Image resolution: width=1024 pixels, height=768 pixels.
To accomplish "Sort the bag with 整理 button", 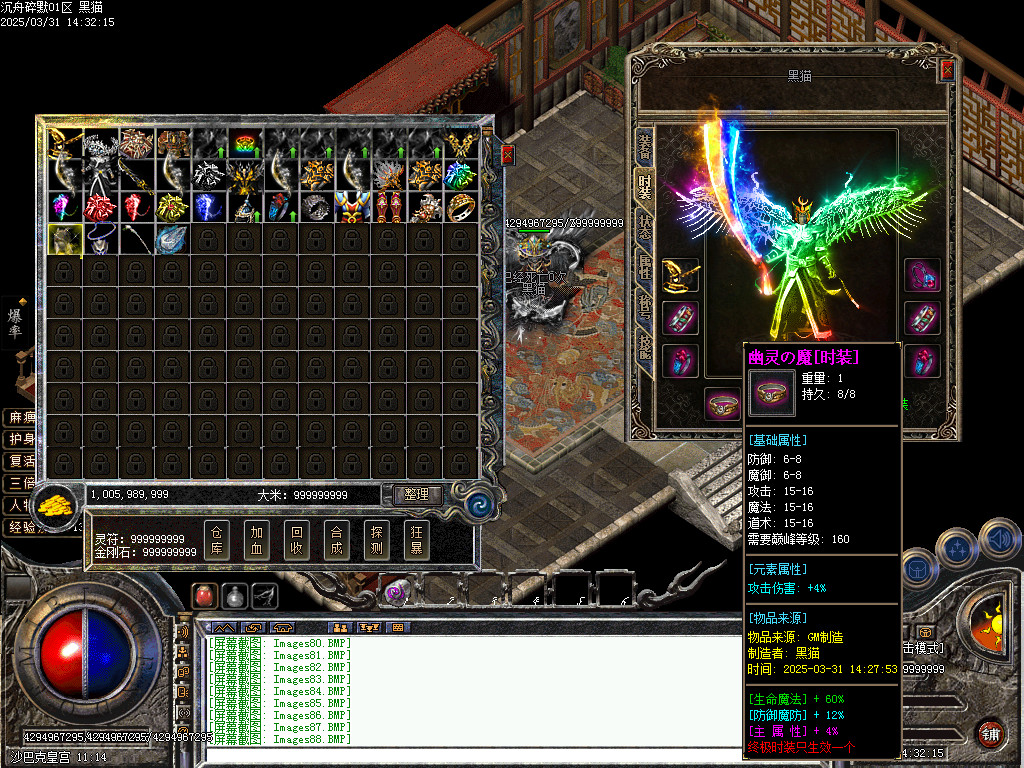I will click(x=417, y=494).
